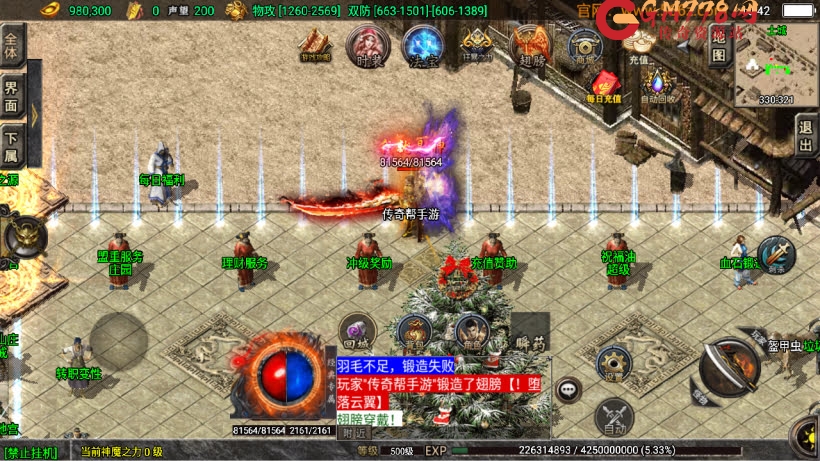This screenshot has width=820, height=461.
Task: Select the 全体 tab on the left panel
Action: click(12, 47)
